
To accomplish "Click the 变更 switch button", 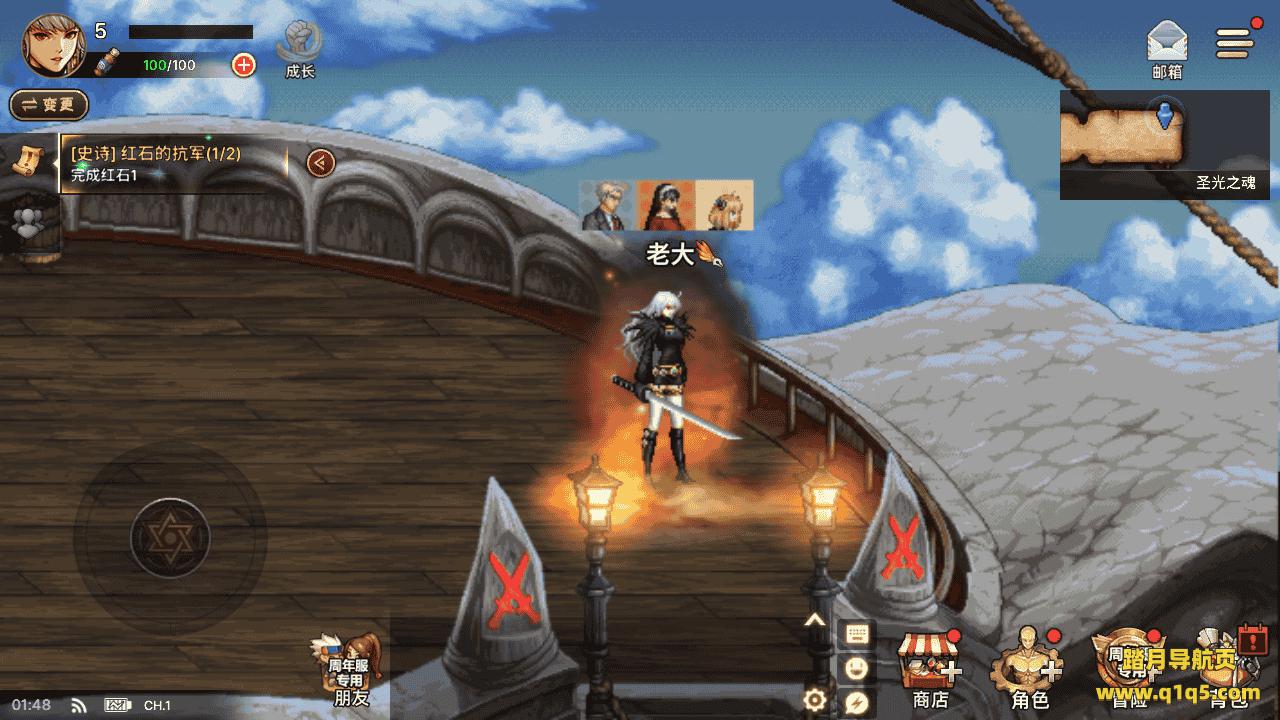I will point(49,104).
